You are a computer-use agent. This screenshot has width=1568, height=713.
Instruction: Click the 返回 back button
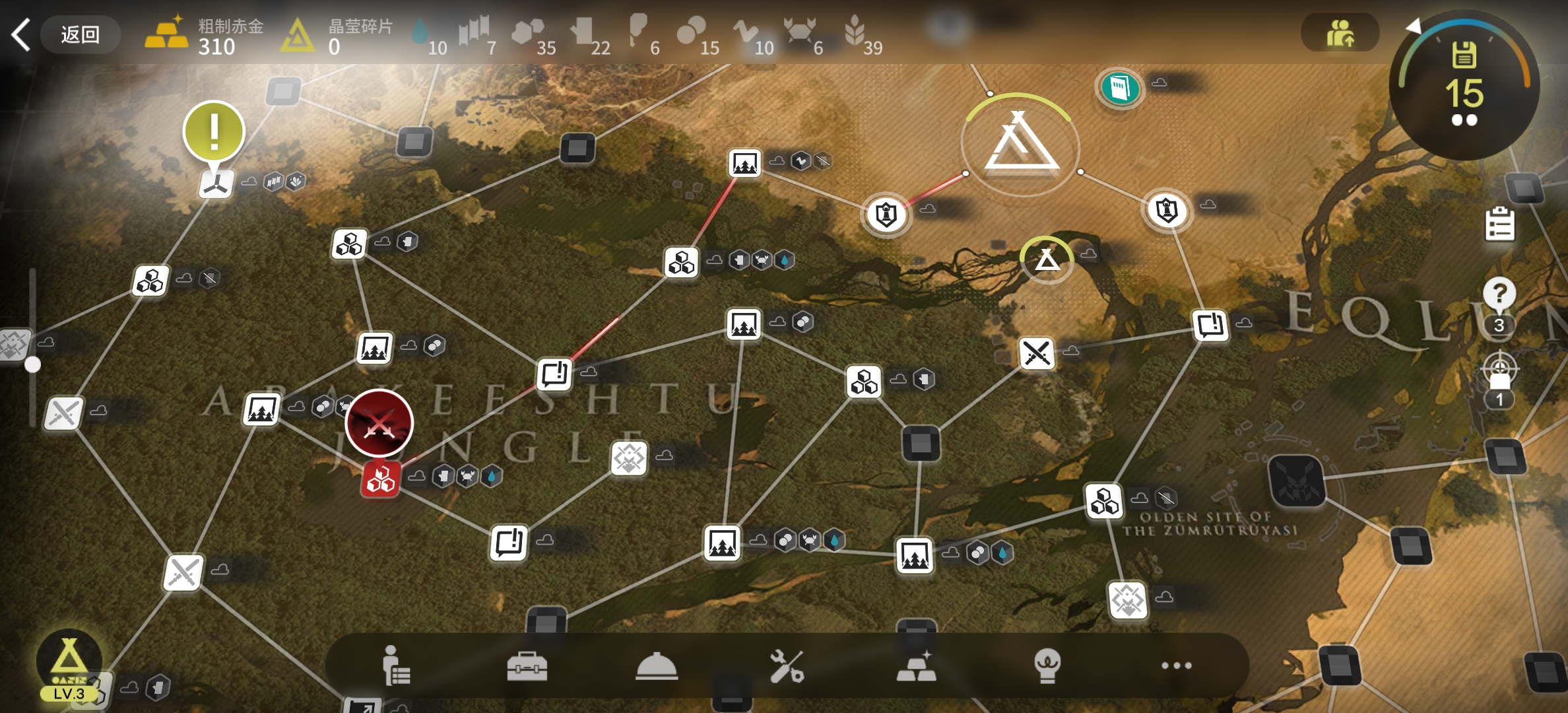click(79, 34)
